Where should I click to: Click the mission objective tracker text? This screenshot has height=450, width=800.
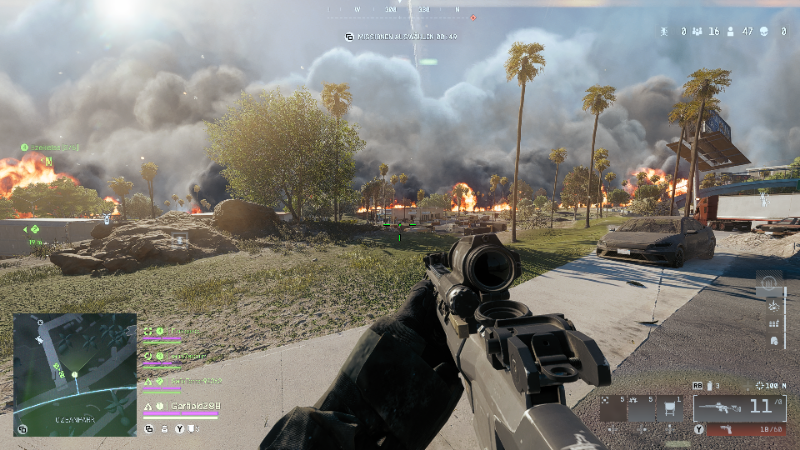click(402, 37)
